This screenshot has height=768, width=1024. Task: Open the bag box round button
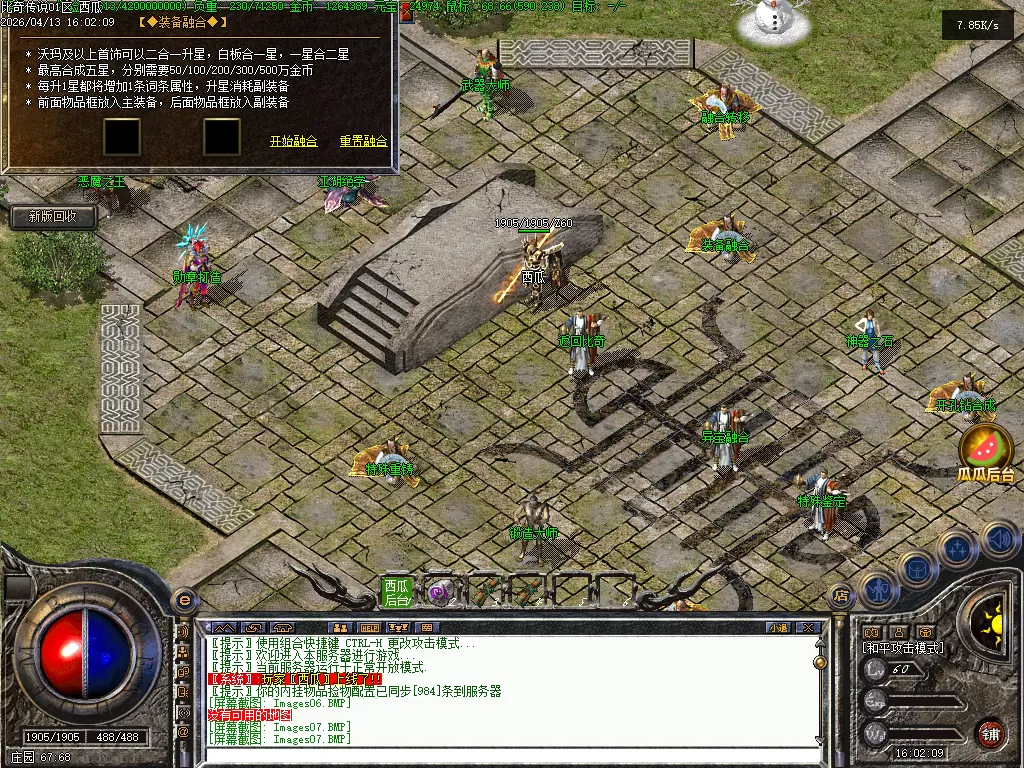click(917, 570)
